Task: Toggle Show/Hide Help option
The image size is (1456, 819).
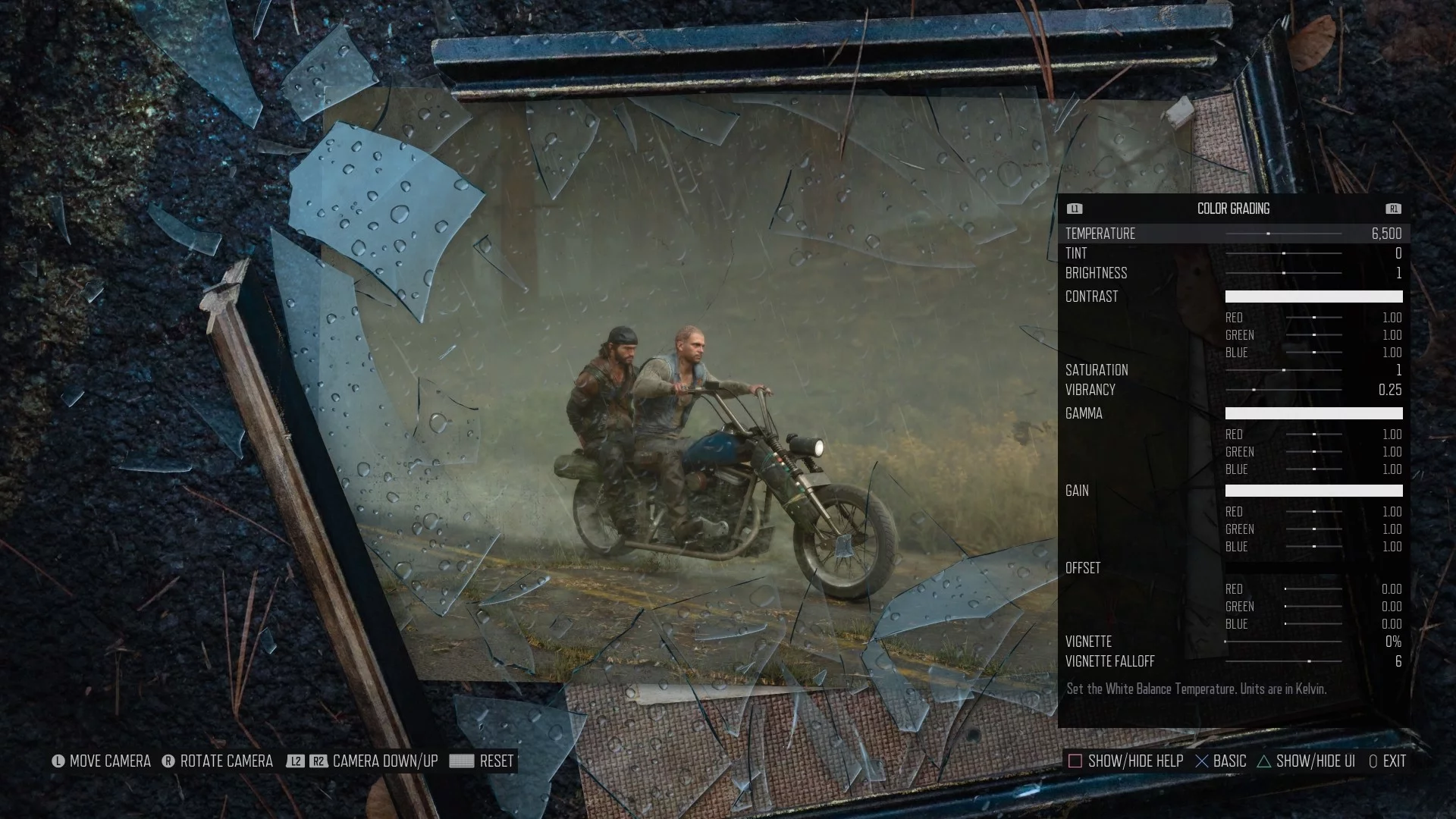Action: pyautogui.click(x=1125, y=761)
